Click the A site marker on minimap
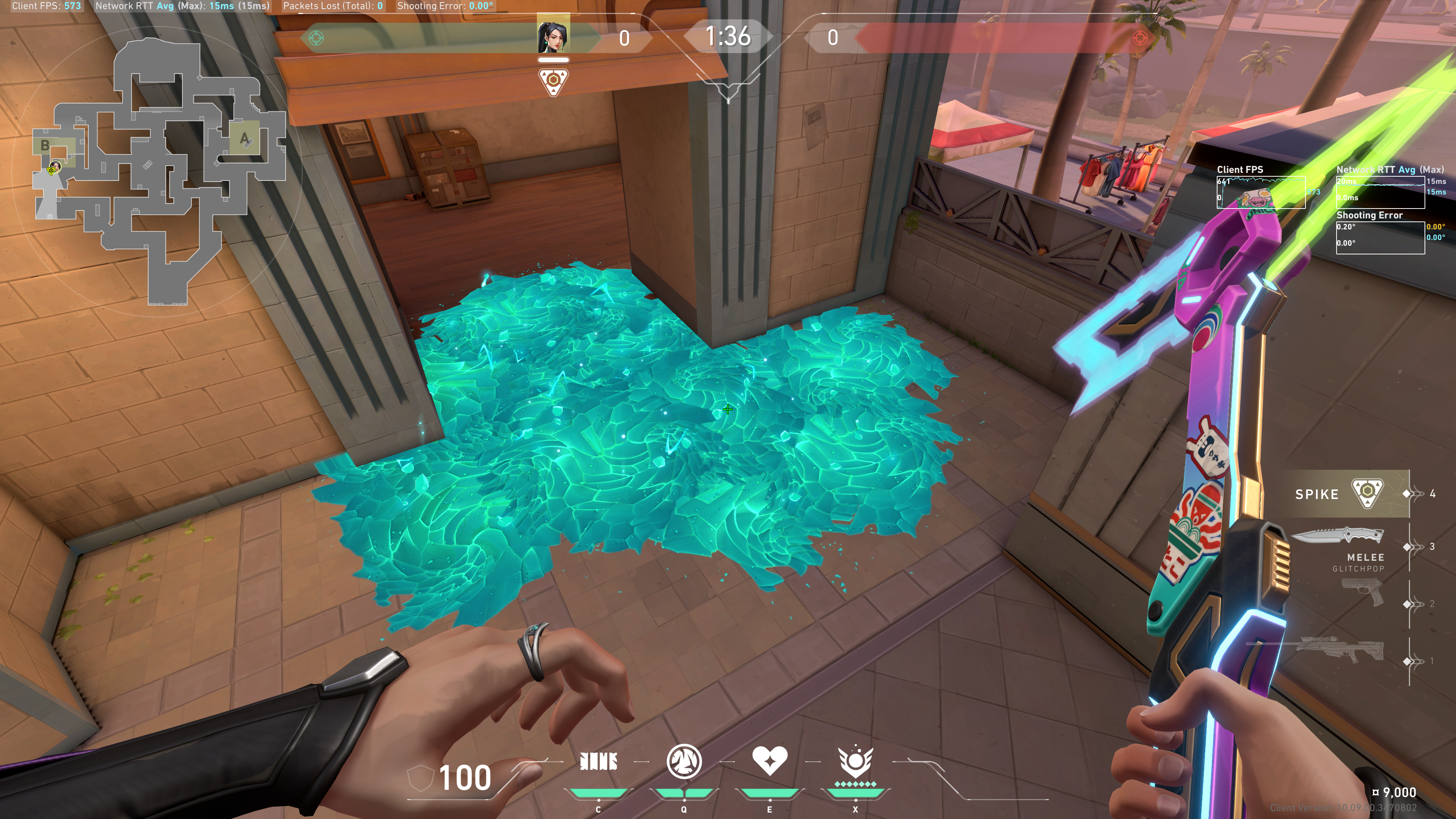This screenshot has width=1456, height=819. pos(244,138)
